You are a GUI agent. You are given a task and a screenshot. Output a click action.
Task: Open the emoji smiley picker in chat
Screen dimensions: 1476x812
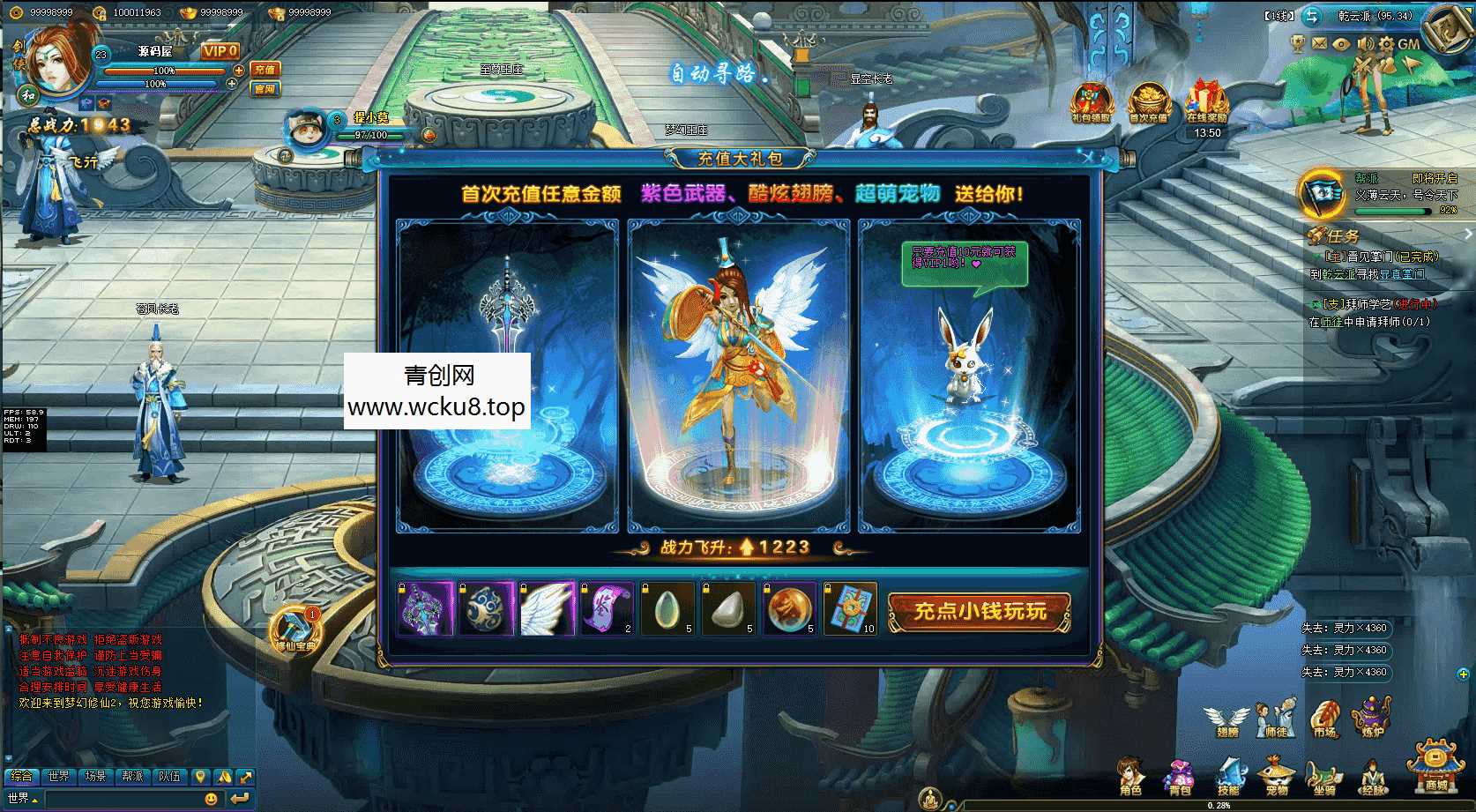[210, 798]
